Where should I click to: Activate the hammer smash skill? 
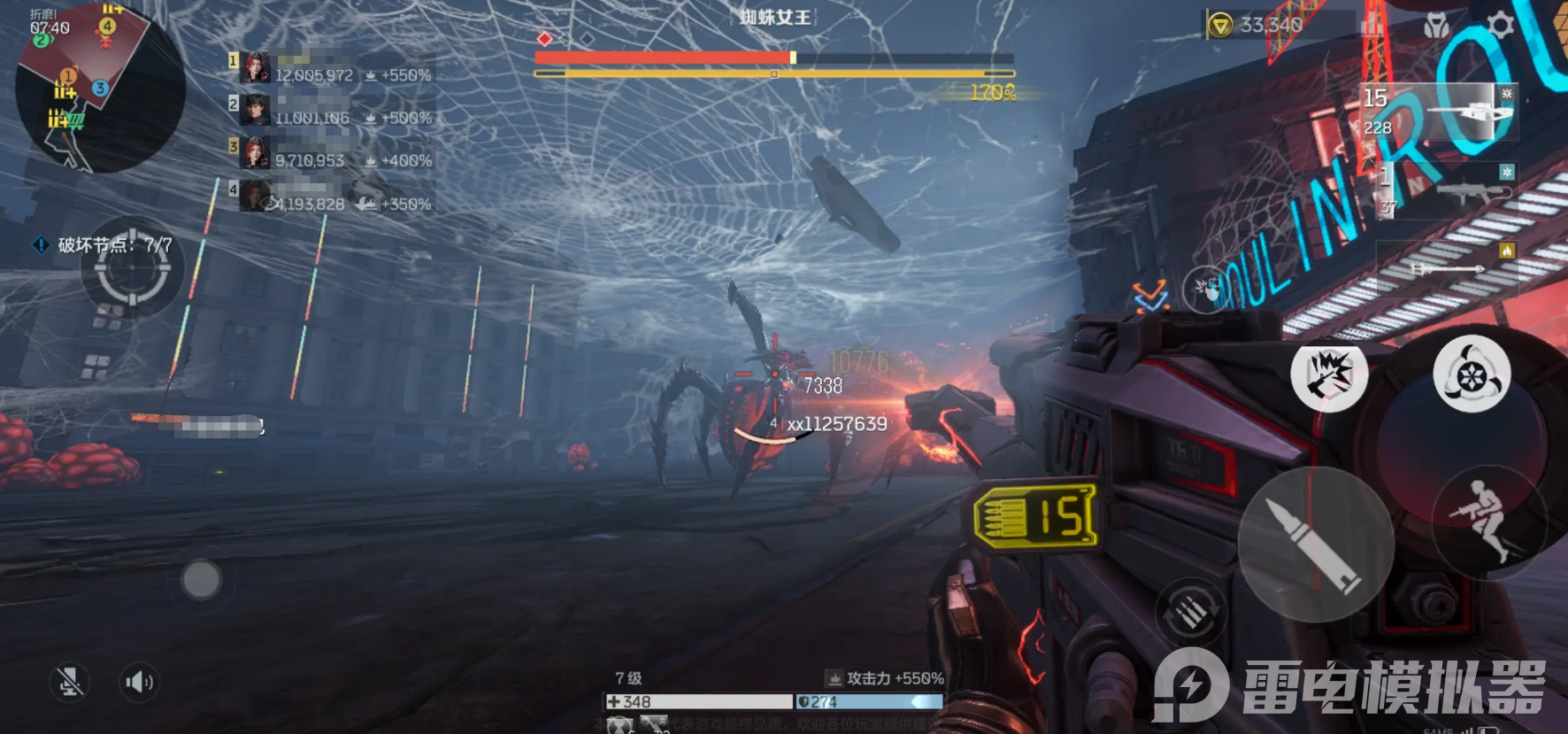[x=1329, y=374]
